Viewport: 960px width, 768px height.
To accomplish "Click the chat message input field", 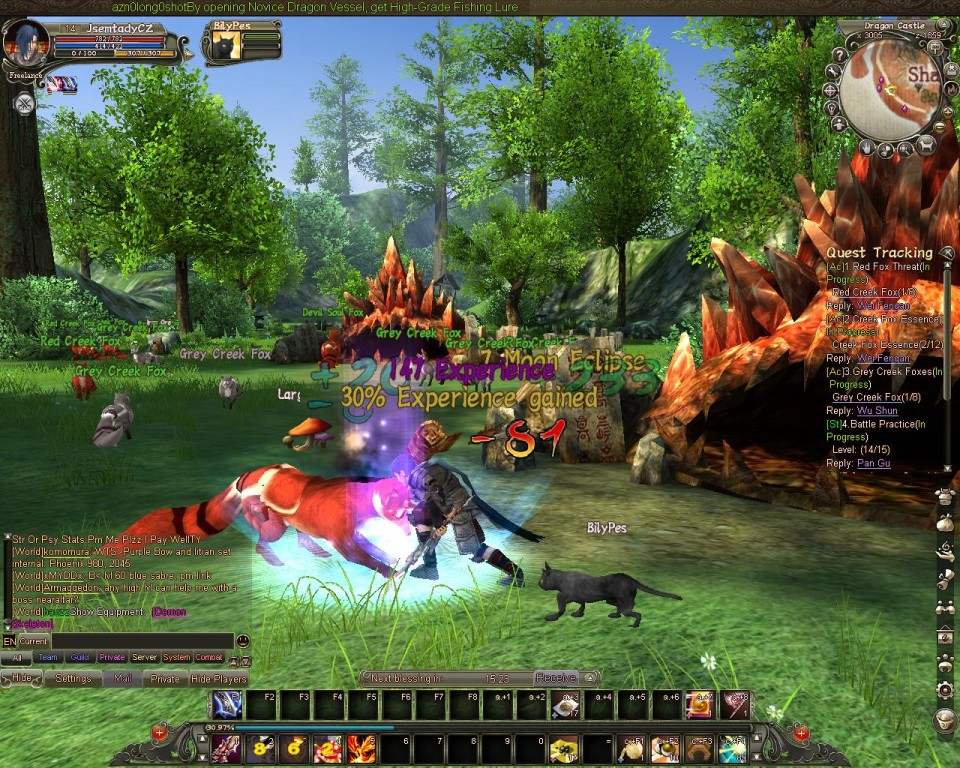I will 140,641.
